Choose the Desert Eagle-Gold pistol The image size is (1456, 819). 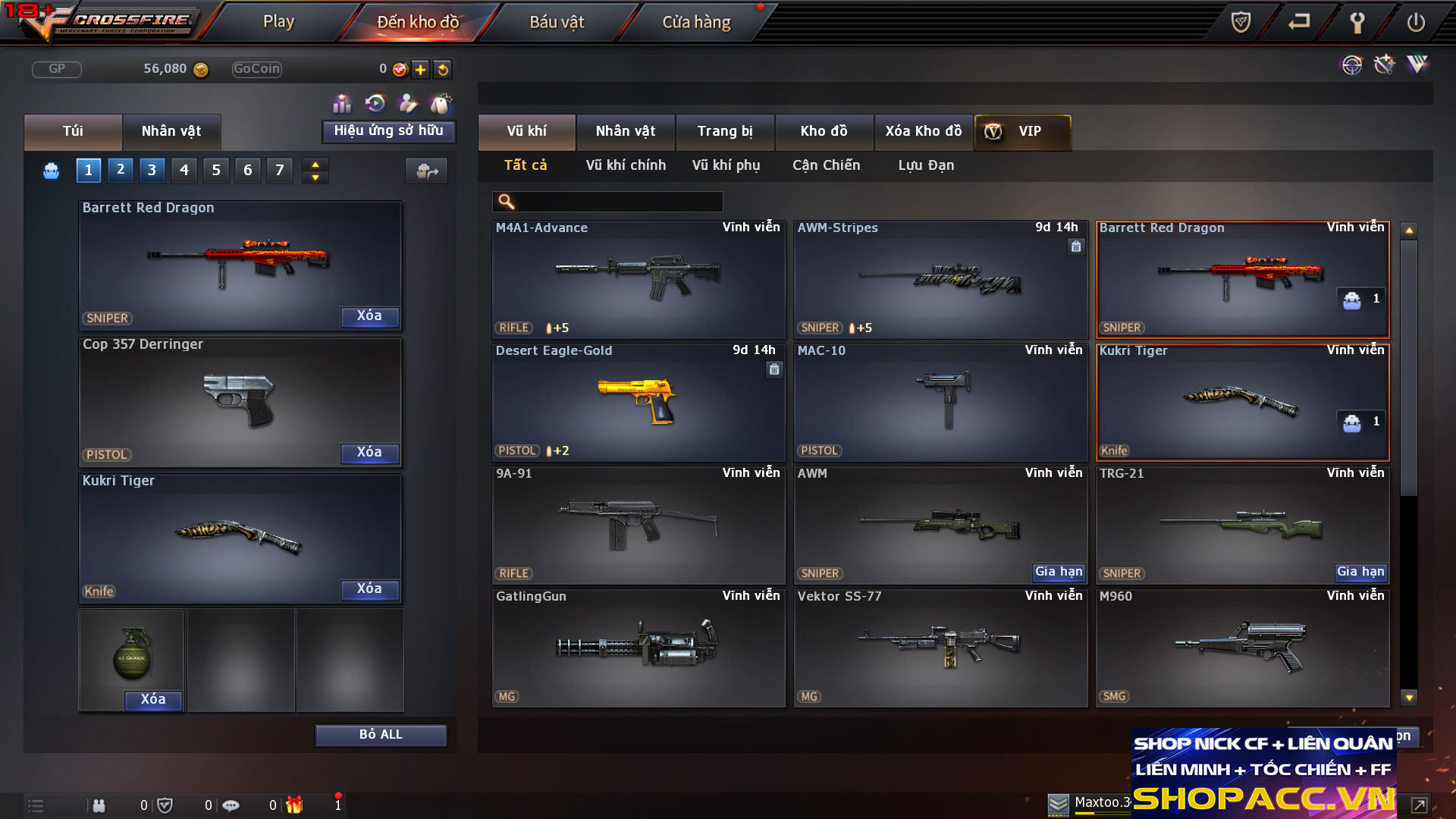point(639,402)
